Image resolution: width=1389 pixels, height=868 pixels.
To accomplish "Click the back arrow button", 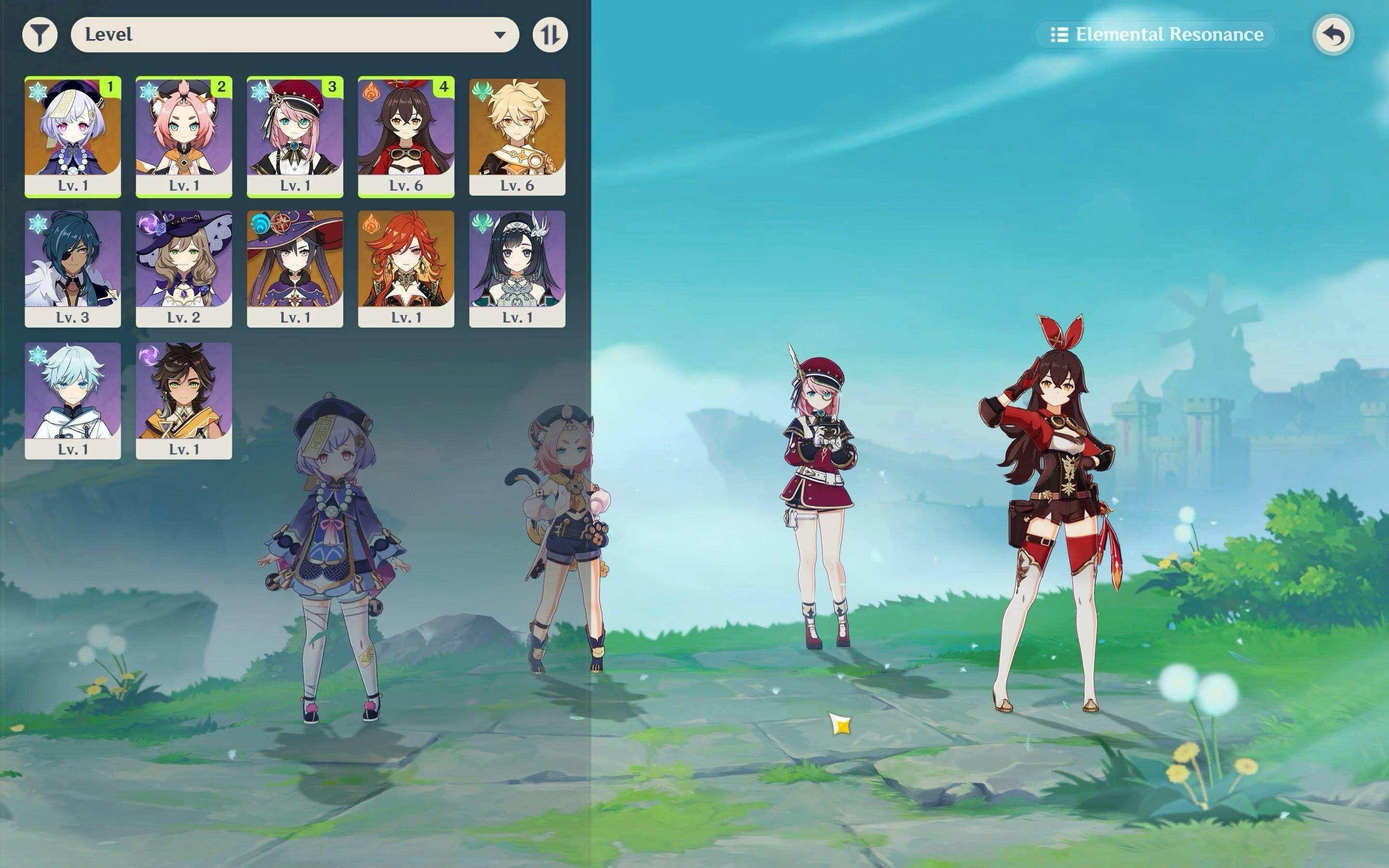I will click(1333, 35).
